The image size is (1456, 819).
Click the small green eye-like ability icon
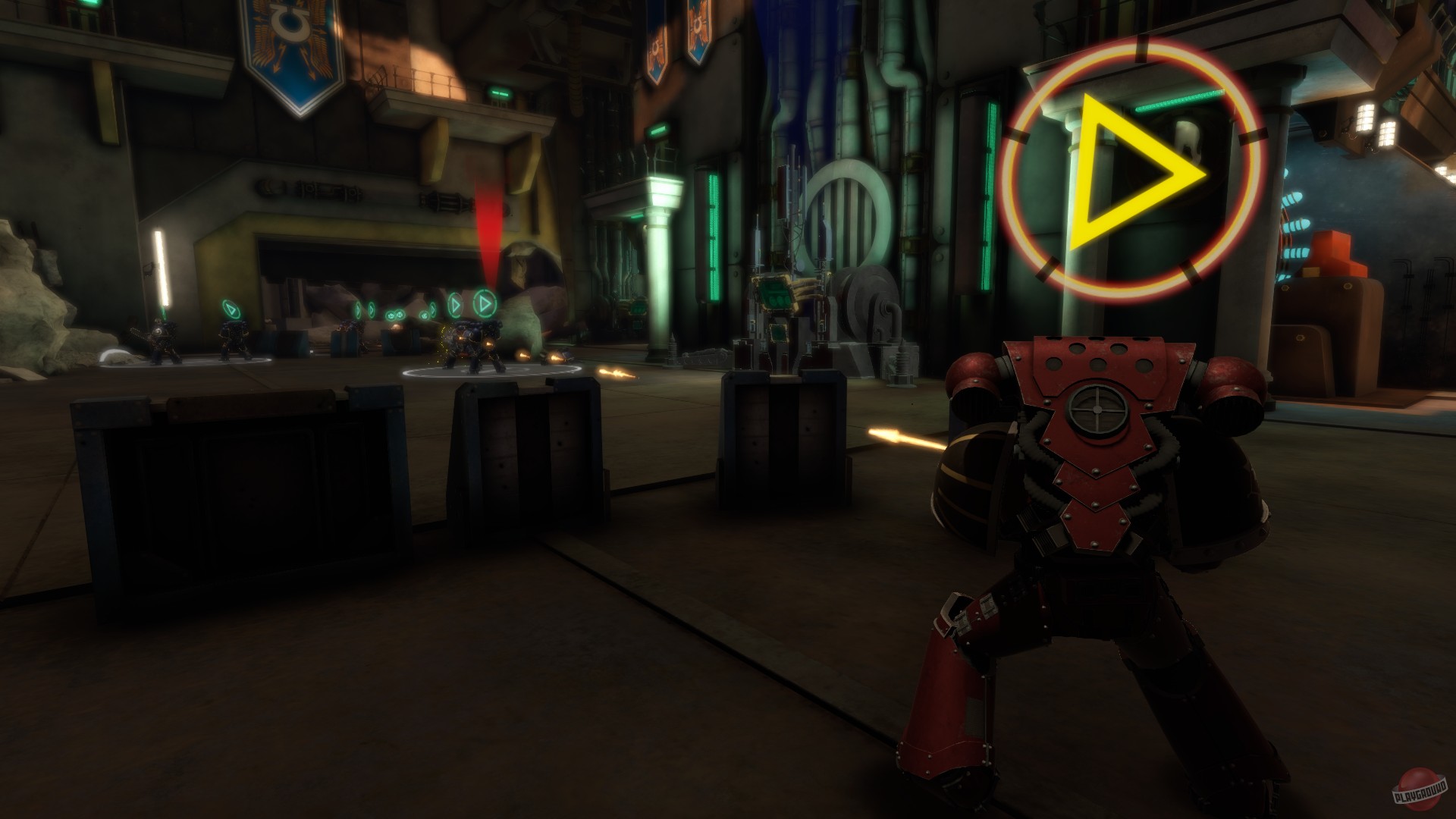(425, 315)
